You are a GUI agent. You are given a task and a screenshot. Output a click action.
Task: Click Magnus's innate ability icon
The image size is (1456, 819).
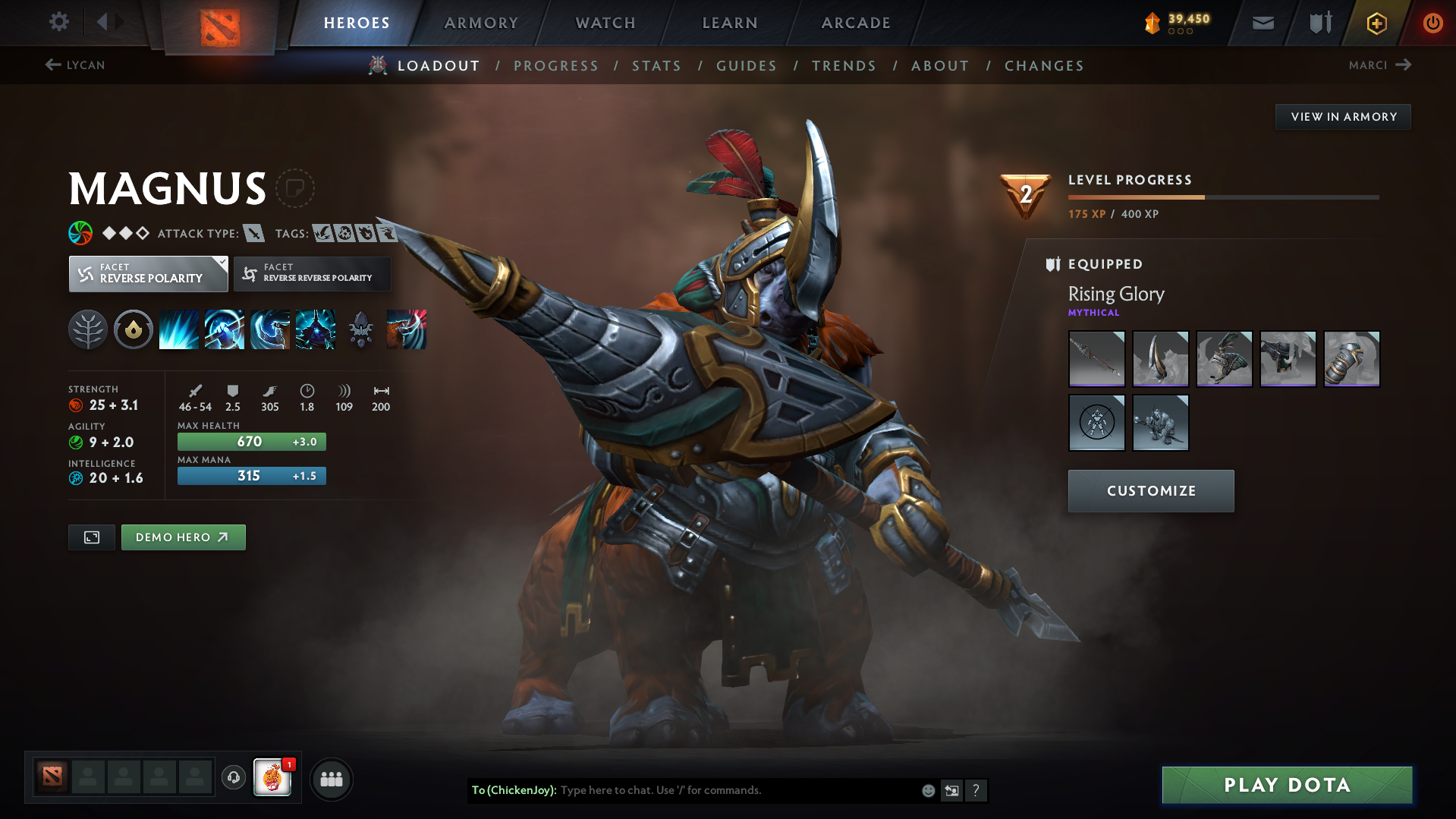click(x=87, y=329)
